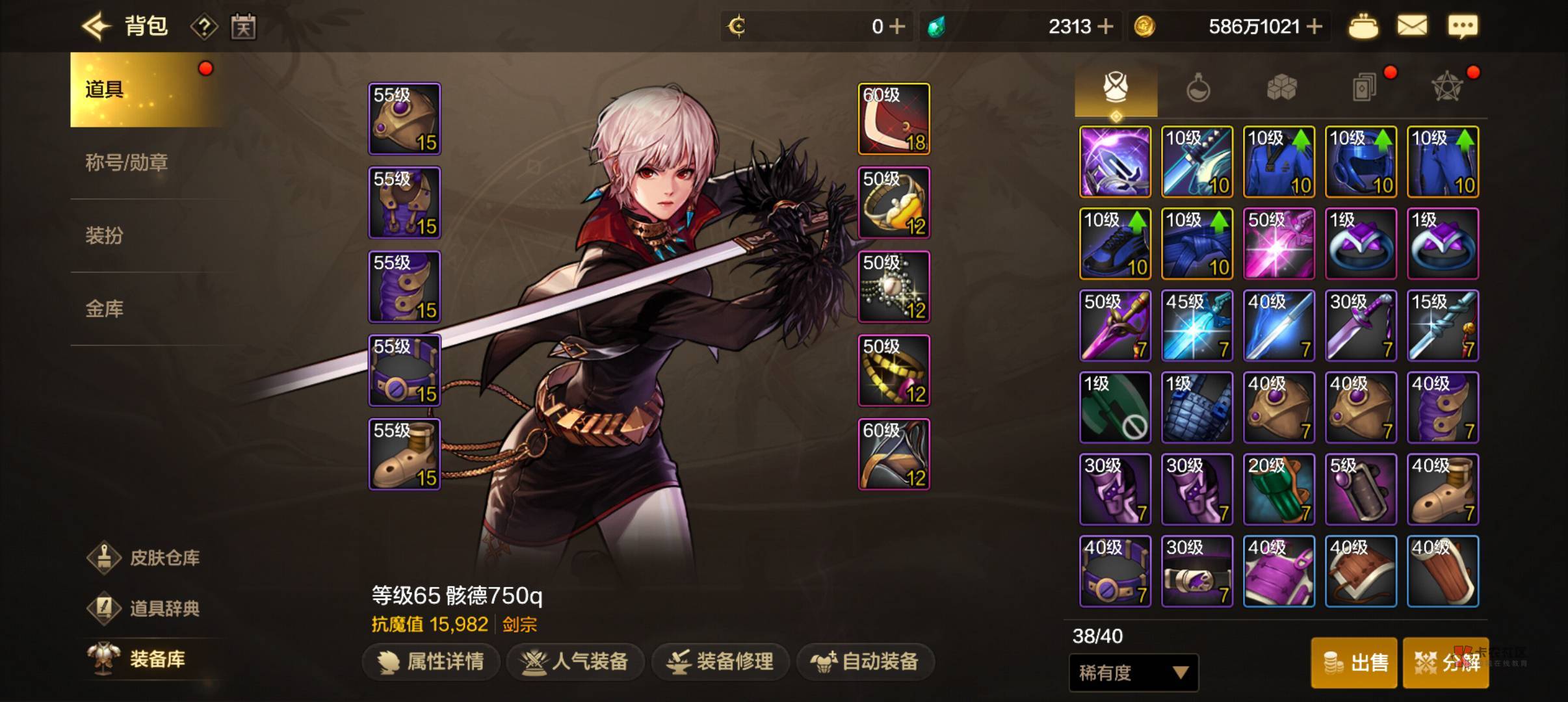Open the 称号/勋章 section

127,162
